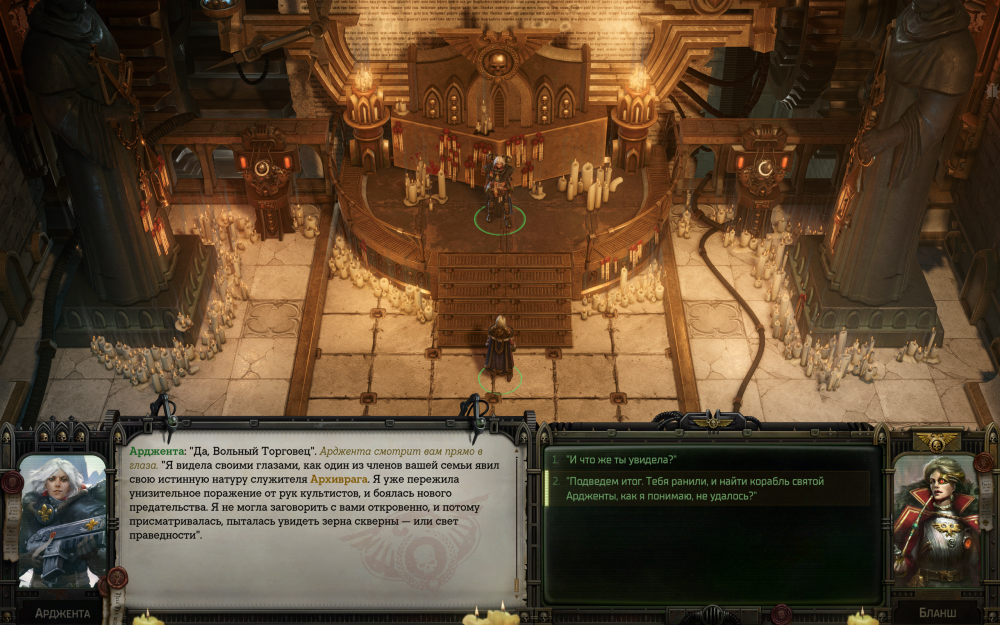Click Argenta's speaker portrait

coord(62,520)
